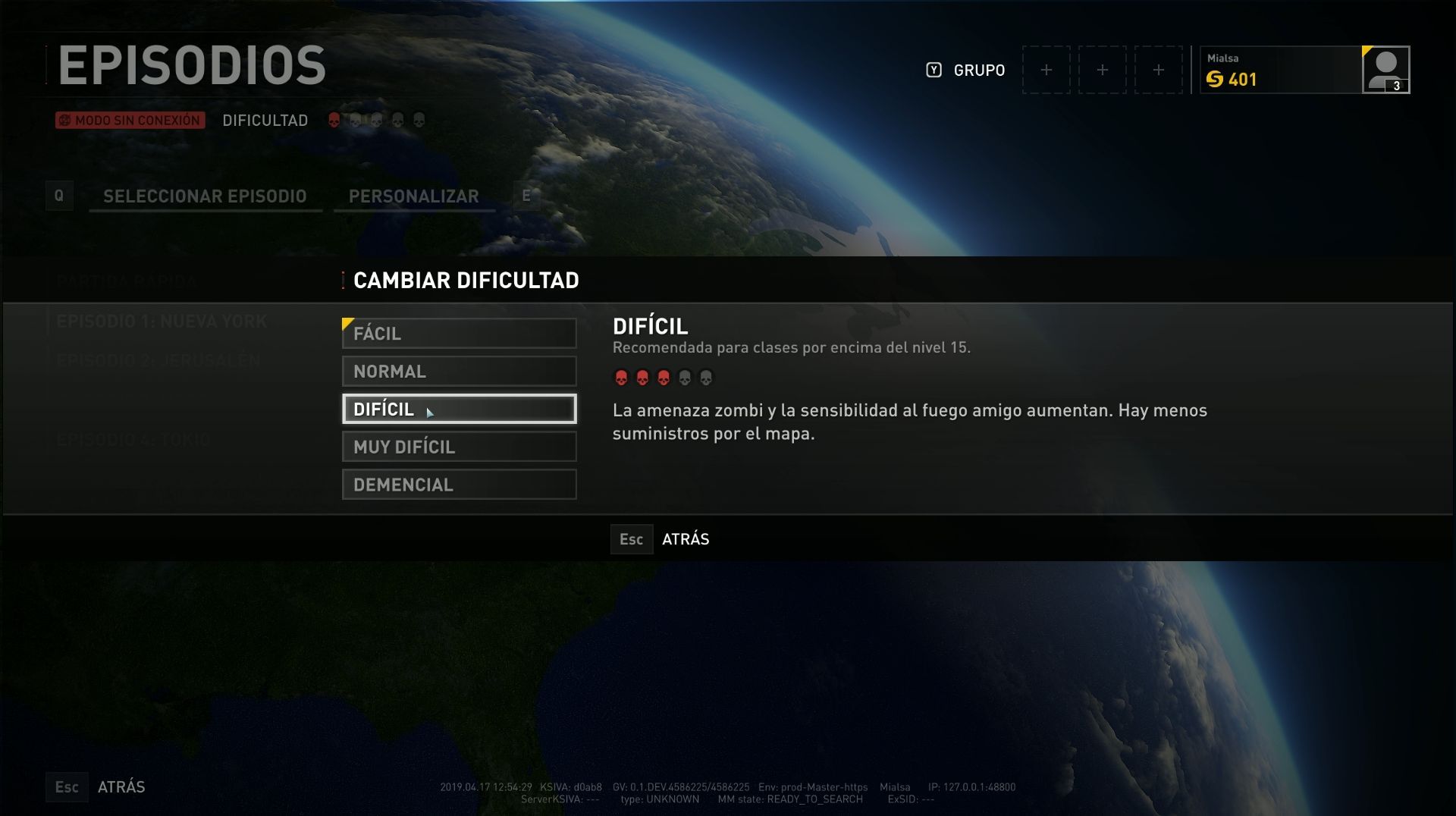Click the Grupo party label

[978, 71]
